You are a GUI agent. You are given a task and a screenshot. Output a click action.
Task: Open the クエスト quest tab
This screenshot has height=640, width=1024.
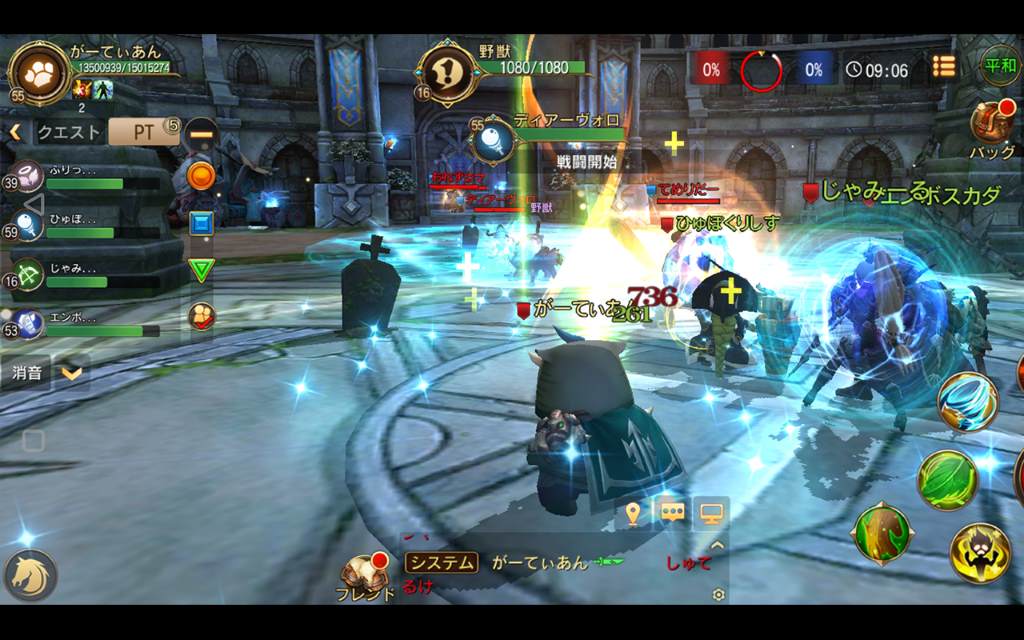click(69, 132)
